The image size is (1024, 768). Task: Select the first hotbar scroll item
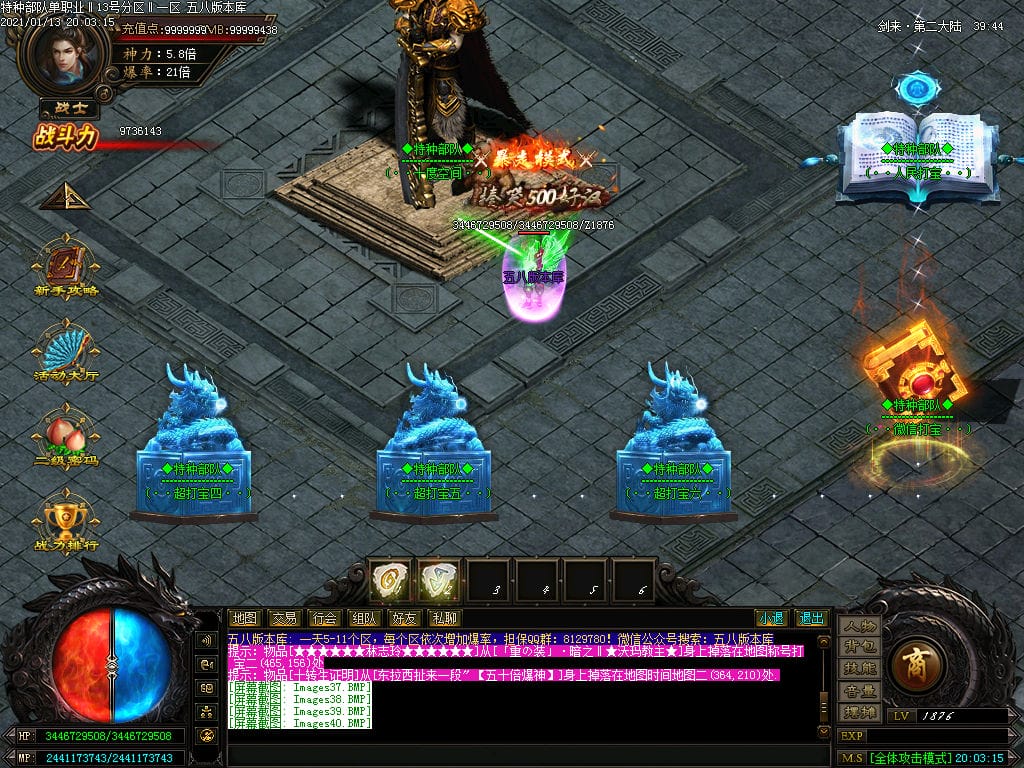pyautogui.click(x=390, y=580)
